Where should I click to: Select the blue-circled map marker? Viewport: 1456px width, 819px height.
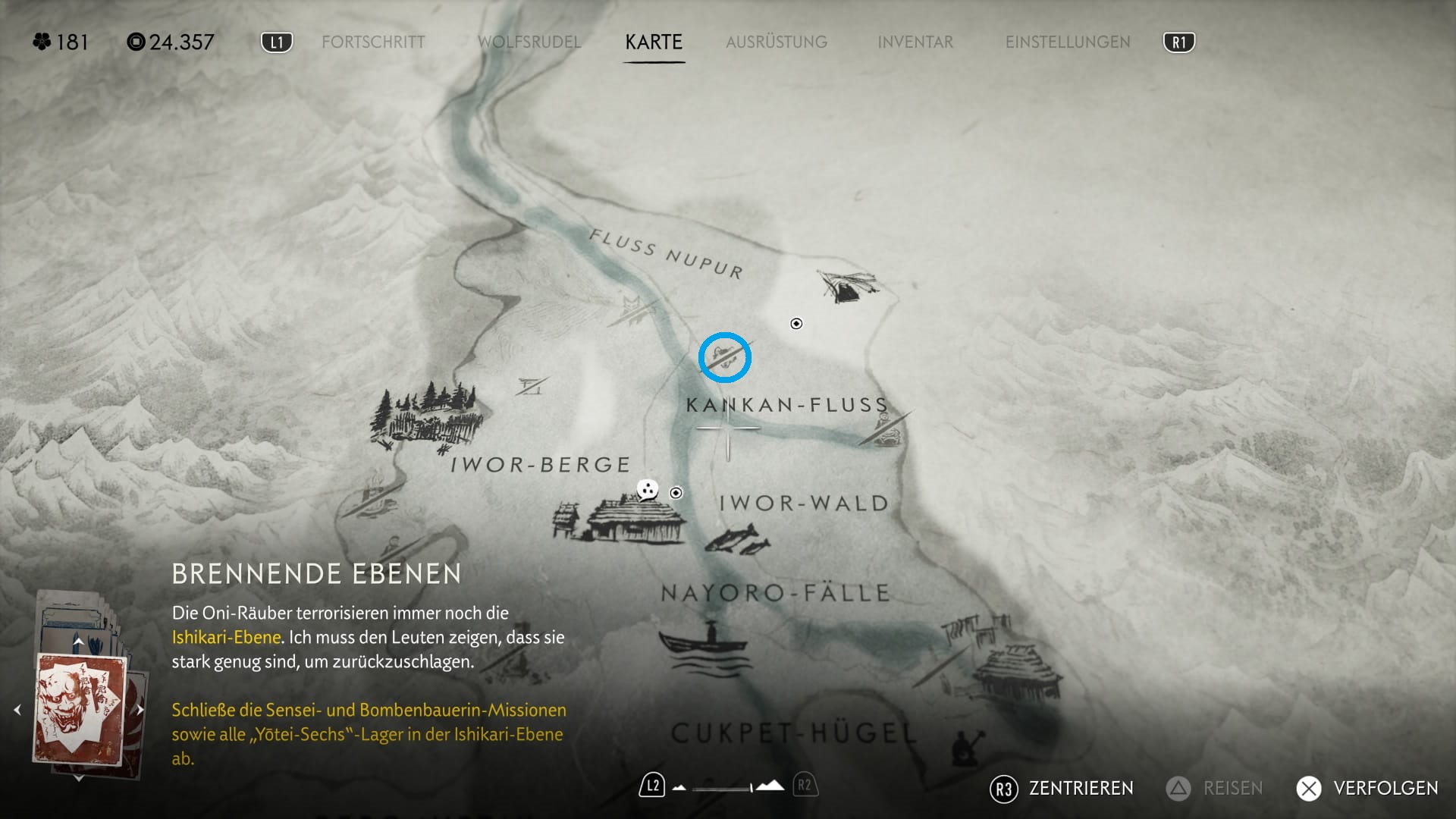coord(724,357)
